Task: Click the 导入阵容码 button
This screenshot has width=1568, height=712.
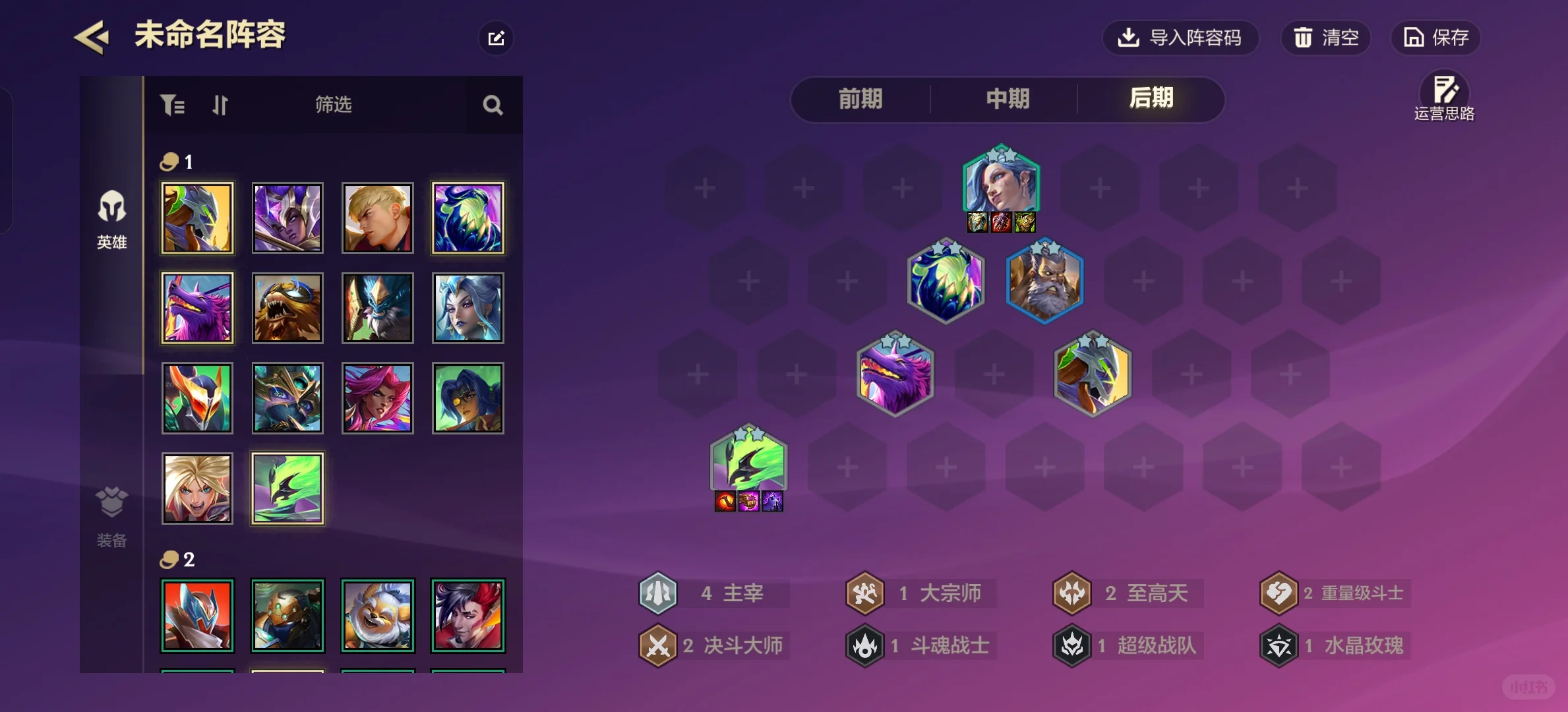Action: [1181, 38]
